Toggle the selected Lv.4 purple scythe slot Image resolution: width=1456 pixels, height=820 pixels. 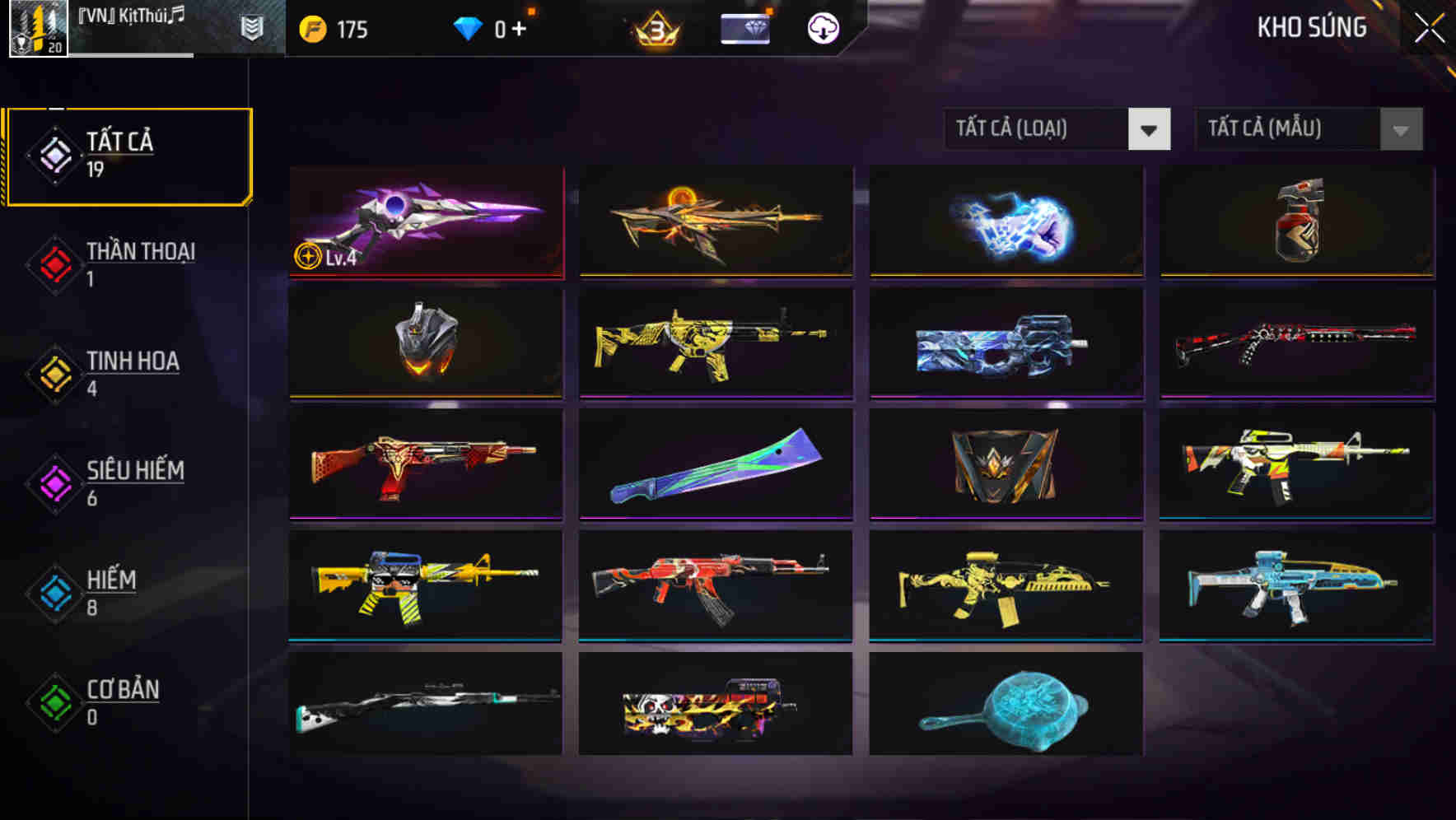(425, 222)
